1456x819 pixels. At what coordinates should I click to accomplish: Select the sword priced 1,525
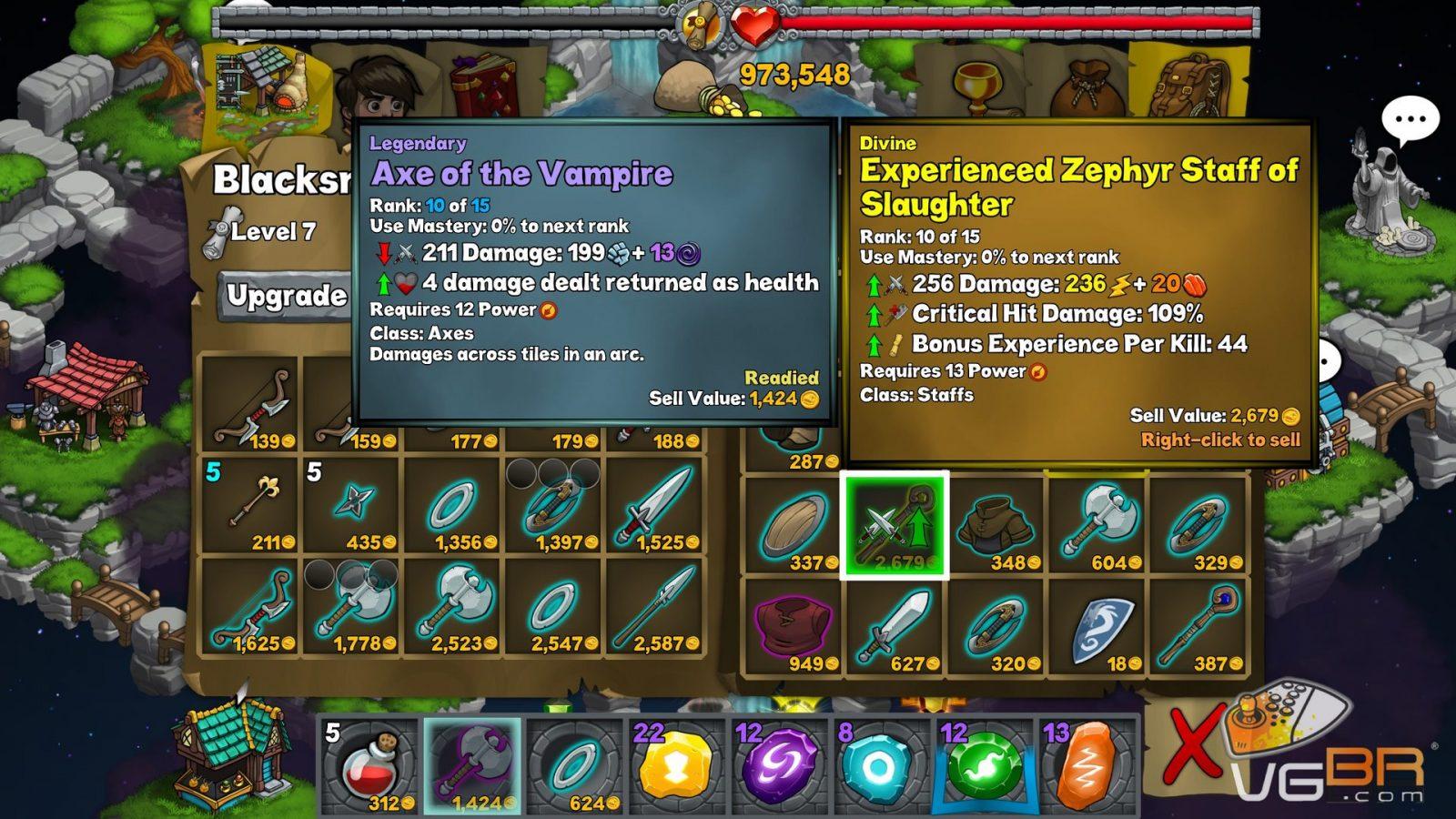click(654, 507)
